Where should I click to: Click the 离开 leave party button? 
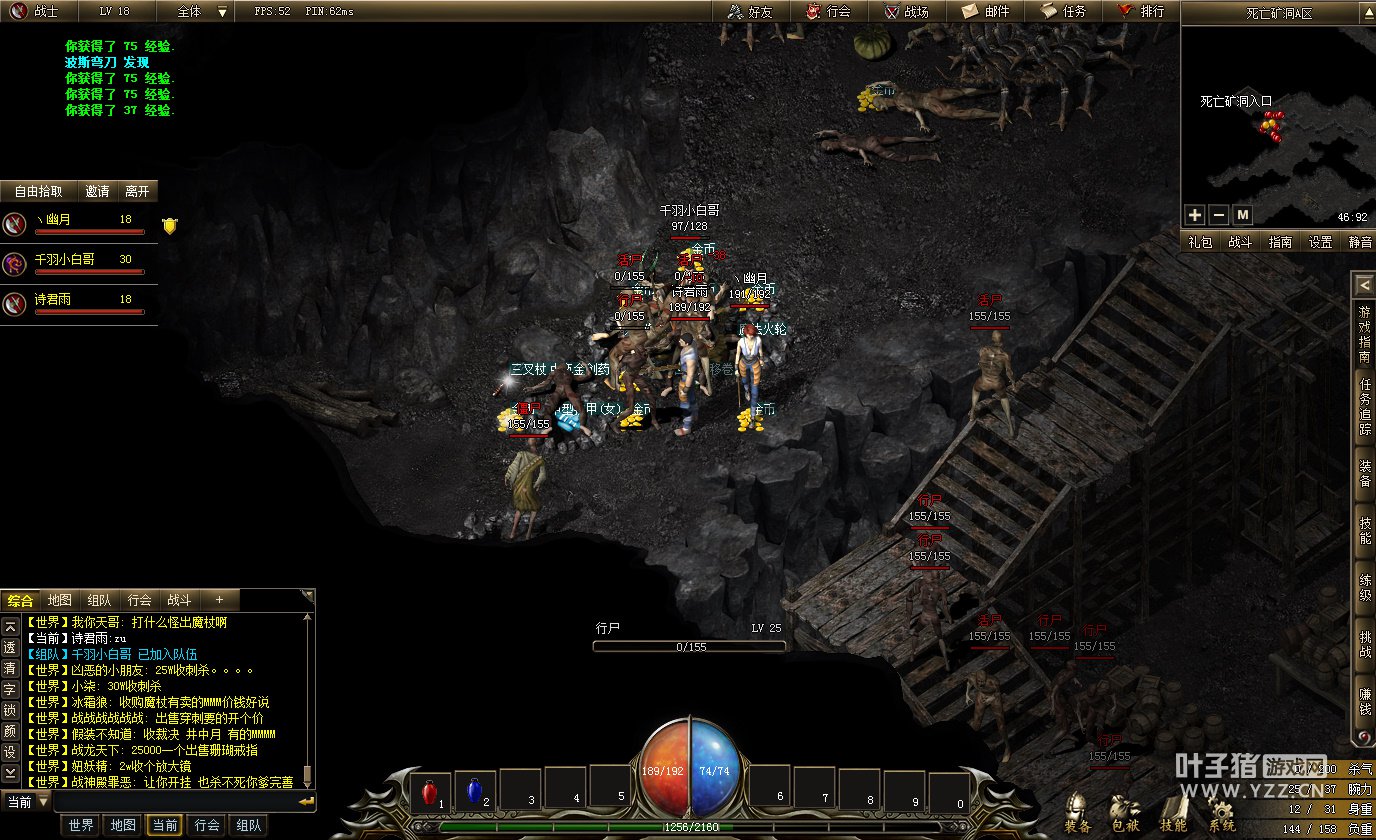tap(137, 191)
